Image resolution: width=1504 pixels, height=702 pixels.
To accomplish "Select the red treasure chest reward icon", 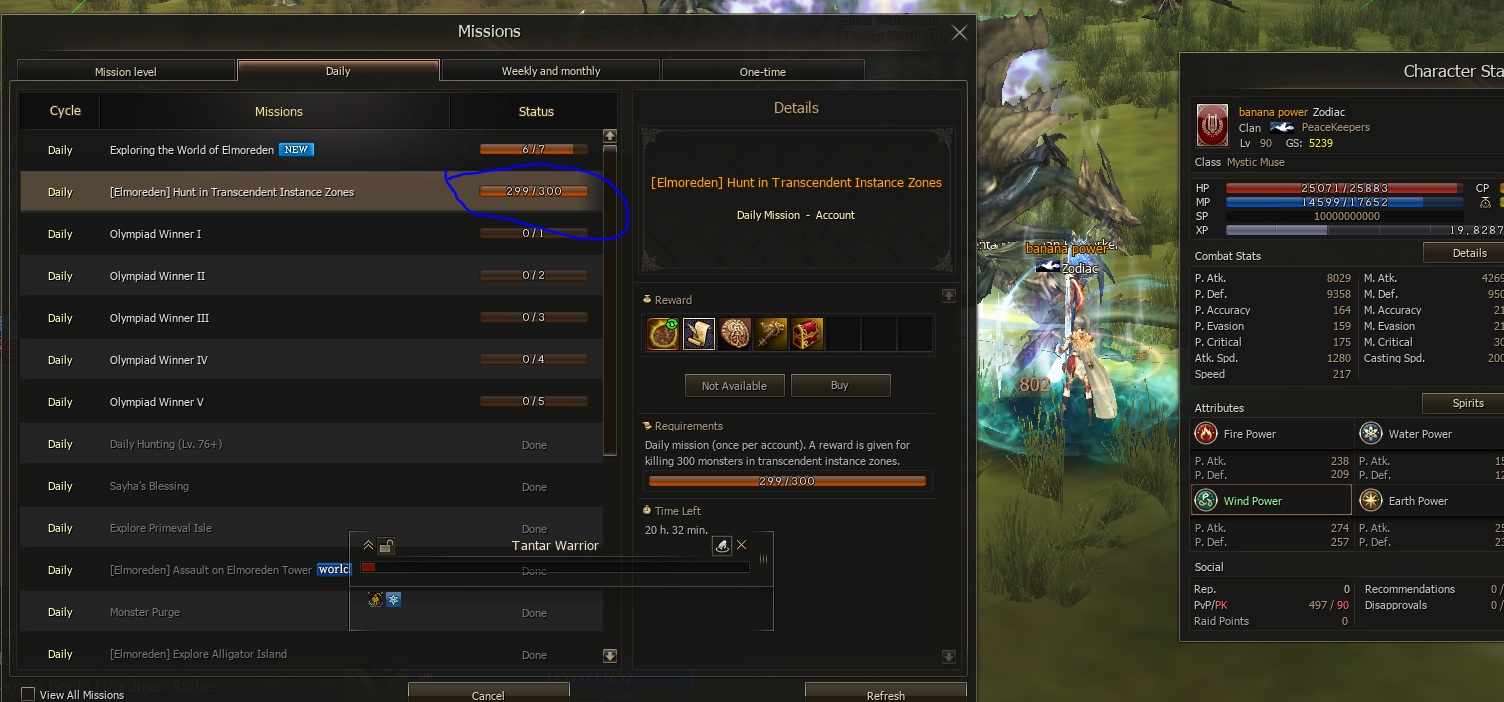I will 807,334.
